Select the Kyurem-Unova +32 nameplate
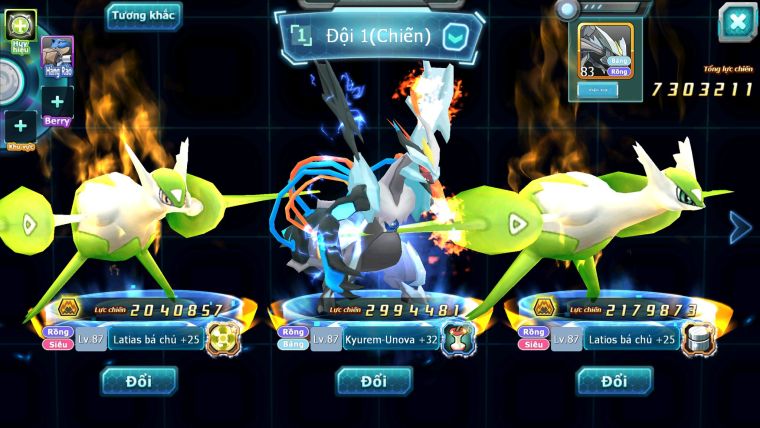This screenshot has width=760, height=428. click(390, 340)
